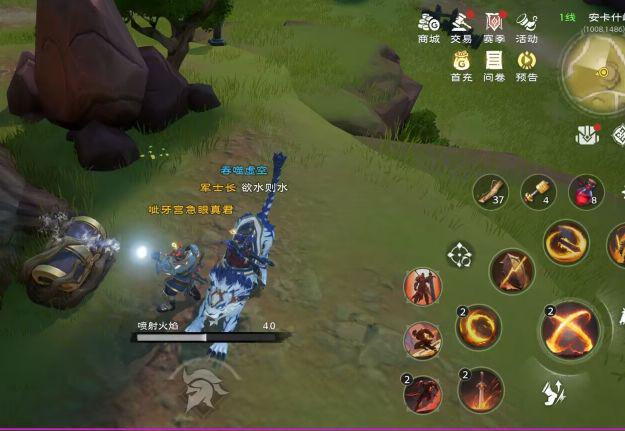Activate the rock shield skill
The width and height of the screenshot is (625, 431).
point(512,269)
